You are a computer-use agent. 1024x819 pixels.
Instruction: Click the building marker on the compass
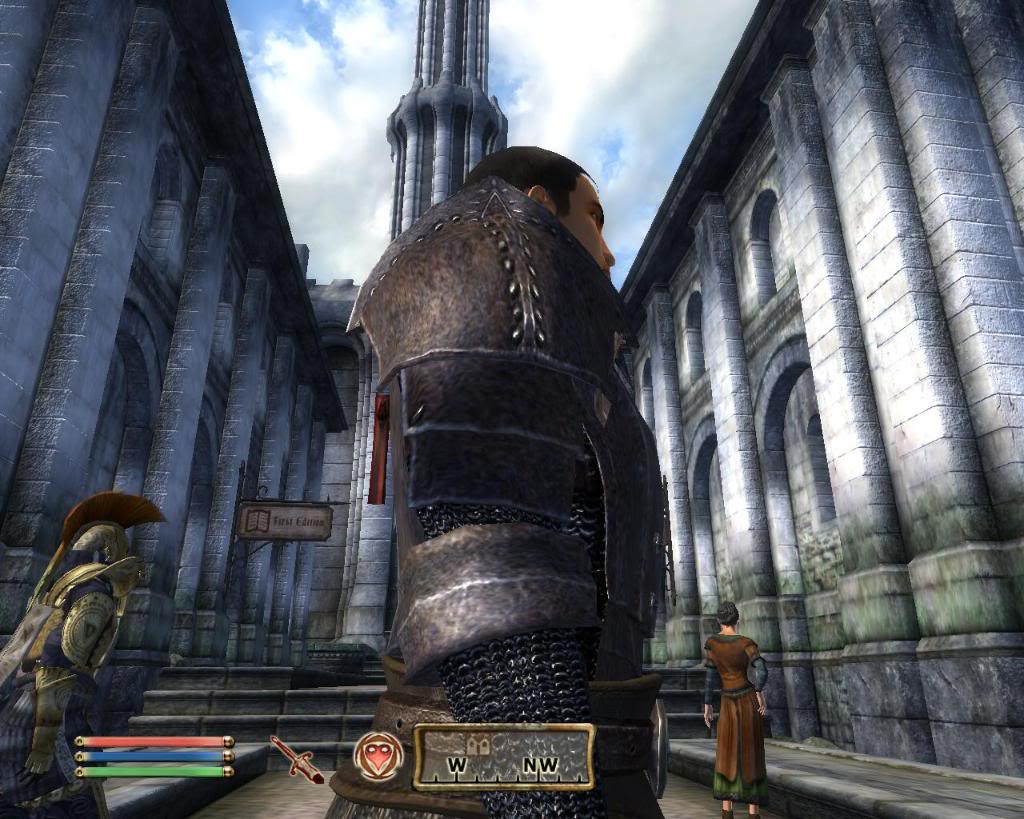(476, 745)
